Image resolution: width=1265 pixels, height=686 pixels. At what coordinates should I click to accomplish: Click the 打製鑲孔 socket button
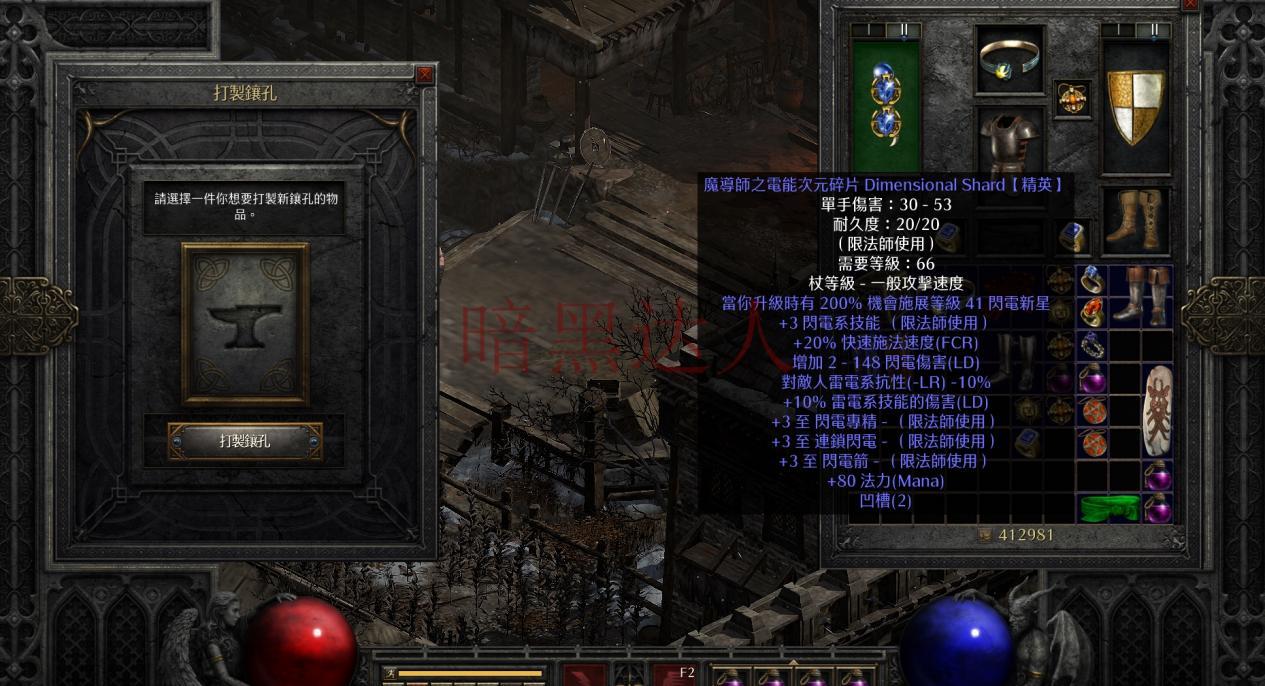(245, 441)
